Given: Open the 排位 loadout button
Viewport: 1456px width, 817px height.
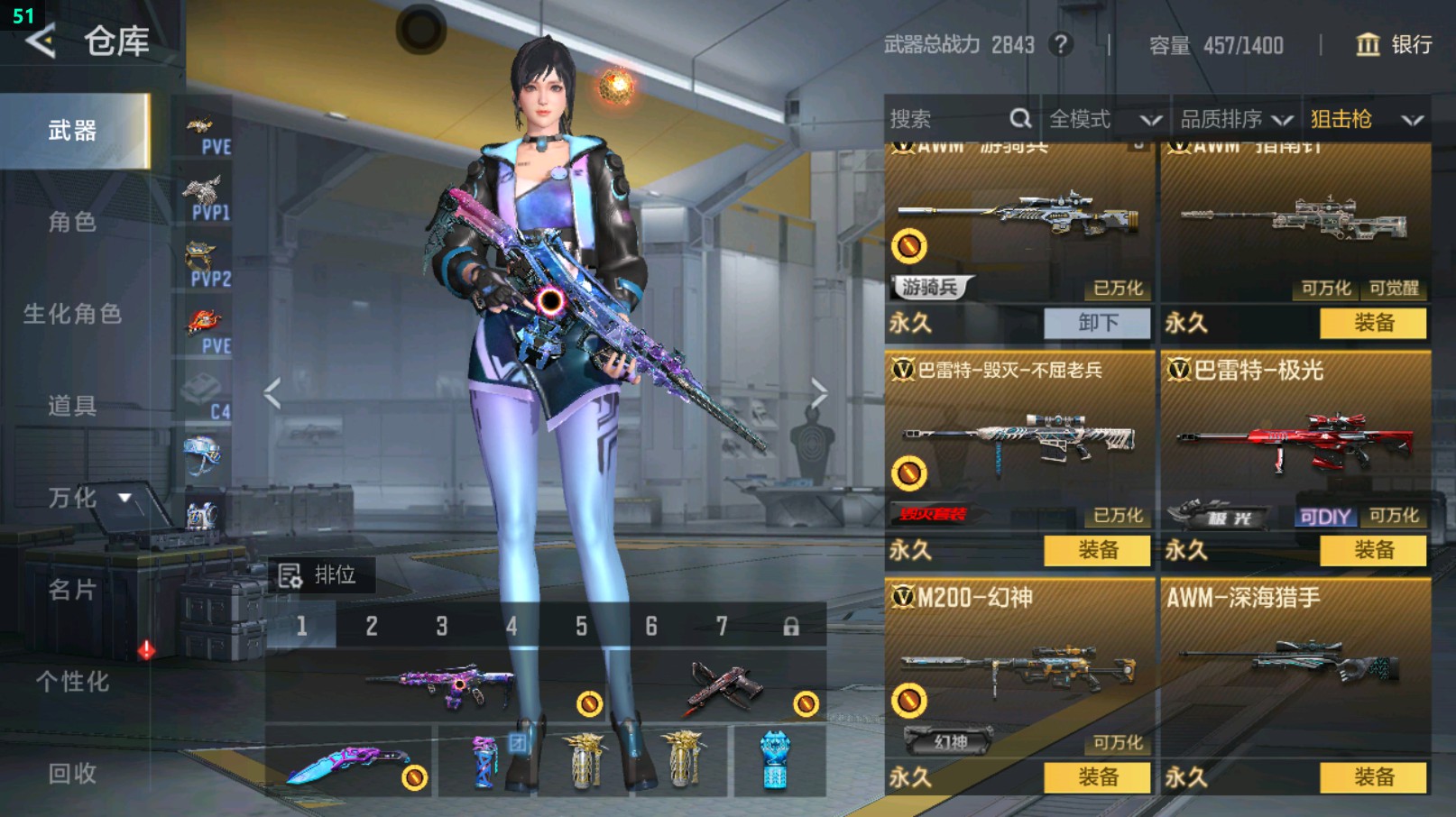Looking at the screenshot, I should 319,575.
